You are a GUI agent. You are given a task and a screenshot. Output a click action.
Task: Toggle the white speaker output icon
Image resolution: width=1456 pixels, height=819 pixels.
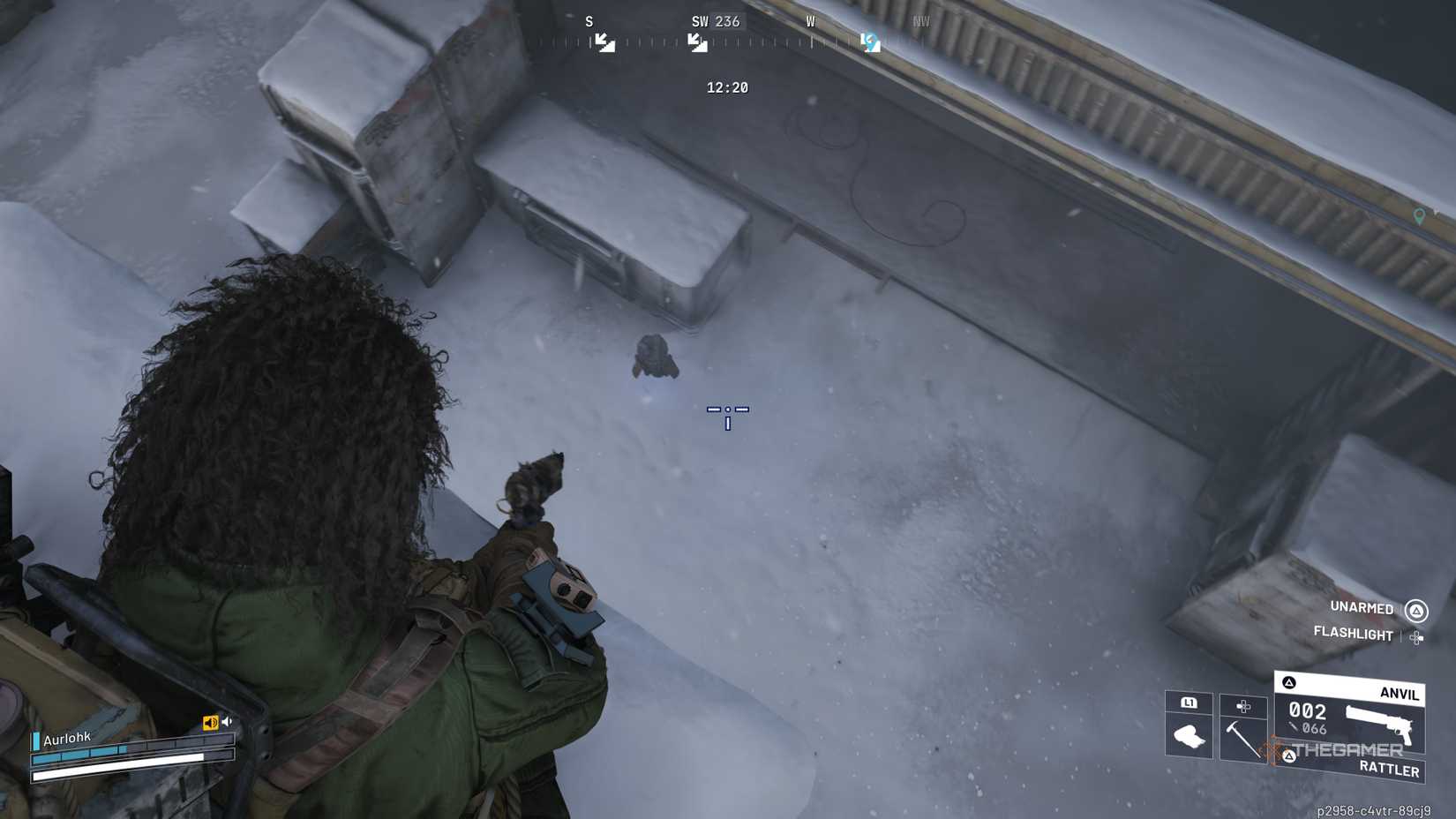tap(227, 721)
